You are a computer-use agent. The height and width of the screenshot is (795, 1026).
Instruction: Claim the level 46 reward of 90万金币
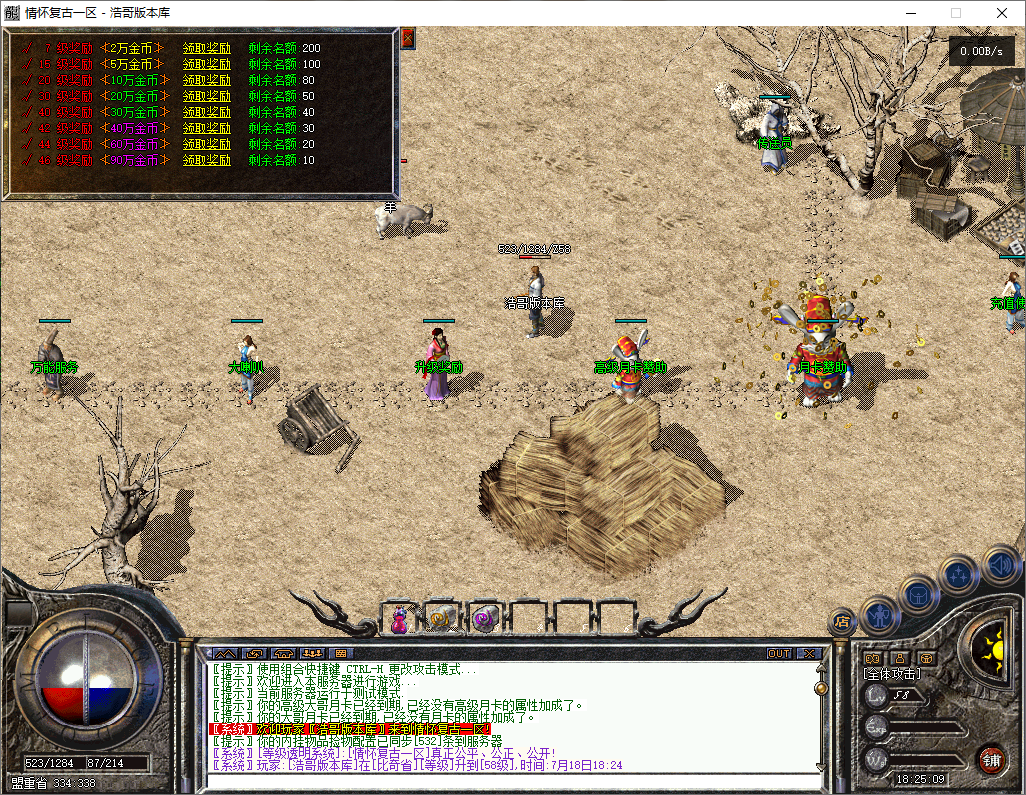coord(206,160)
